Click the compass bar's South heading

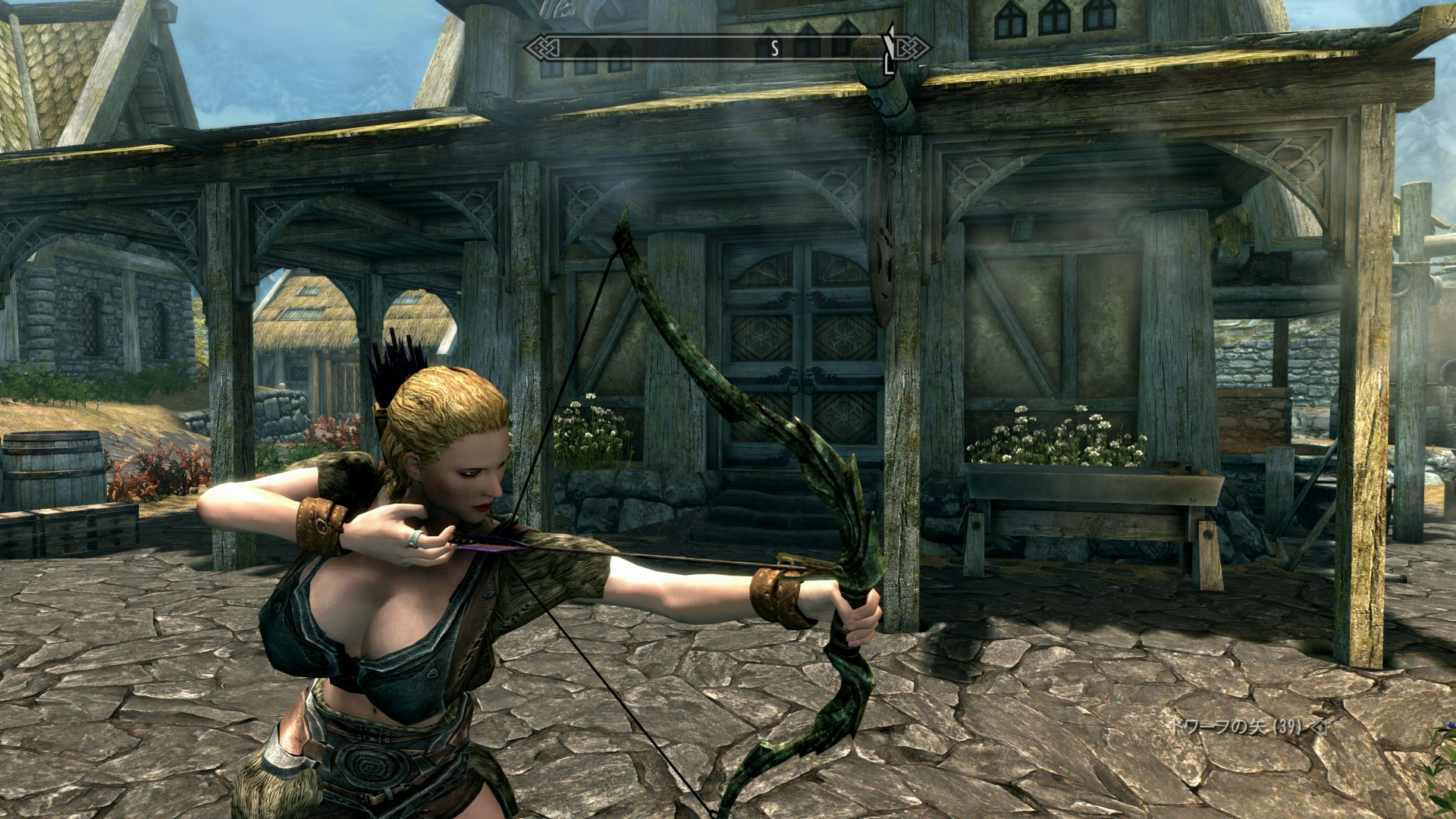tap(774, 49)
